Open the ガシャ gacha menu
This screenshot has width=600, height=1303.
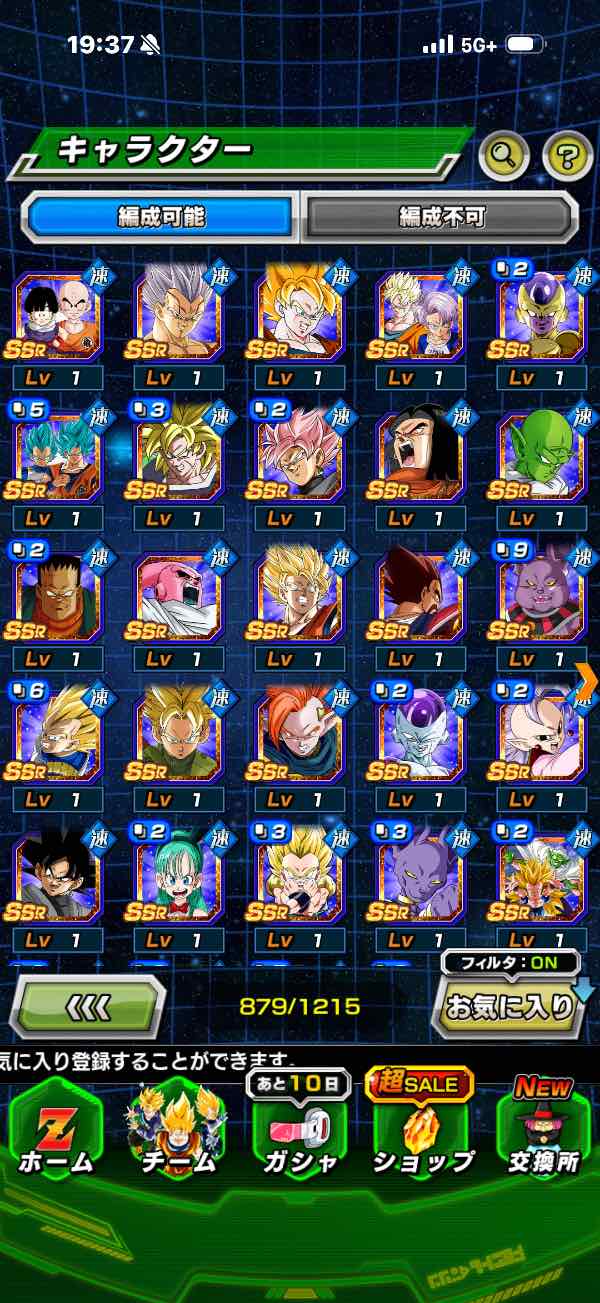point(300,1130)
